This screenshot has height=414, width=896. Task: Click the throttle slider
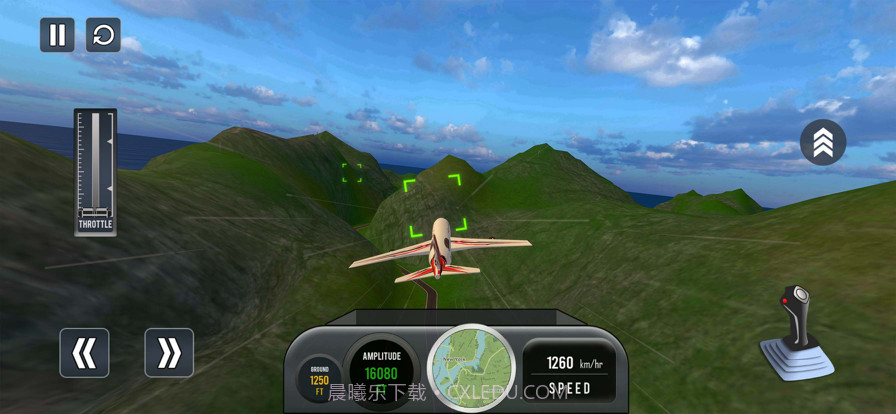(x=96, y=168)
